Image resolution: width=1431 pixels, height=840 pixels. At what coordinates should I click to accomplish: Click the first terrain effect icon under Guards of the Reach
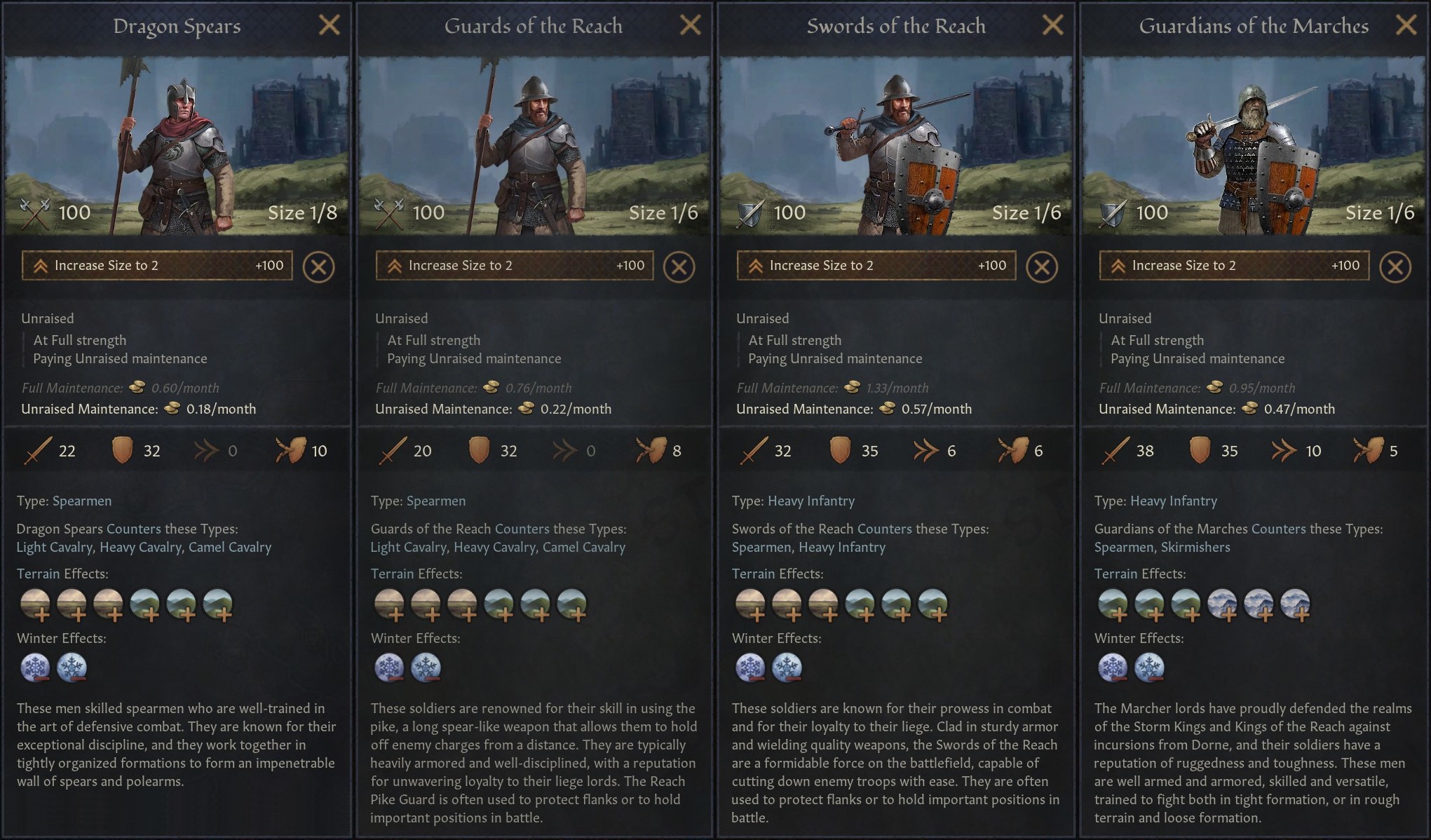[x=391, y=604]
